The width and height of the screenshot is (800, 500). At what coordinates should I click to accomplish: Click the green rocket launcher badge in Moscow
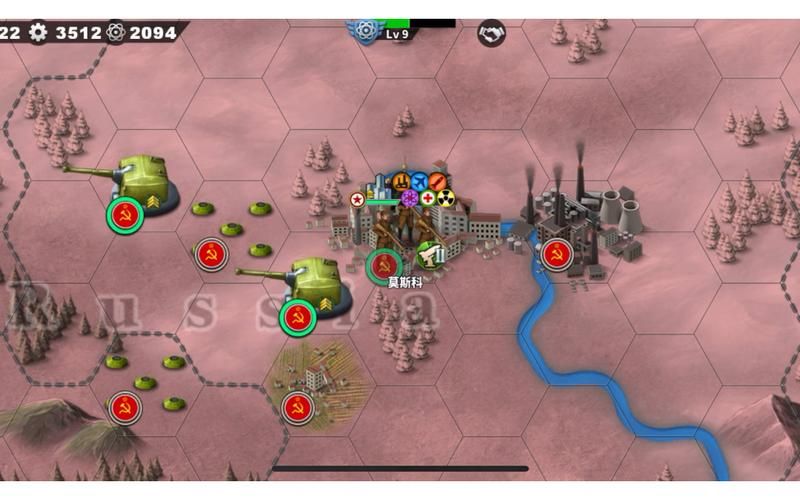[x=429, y=255]
